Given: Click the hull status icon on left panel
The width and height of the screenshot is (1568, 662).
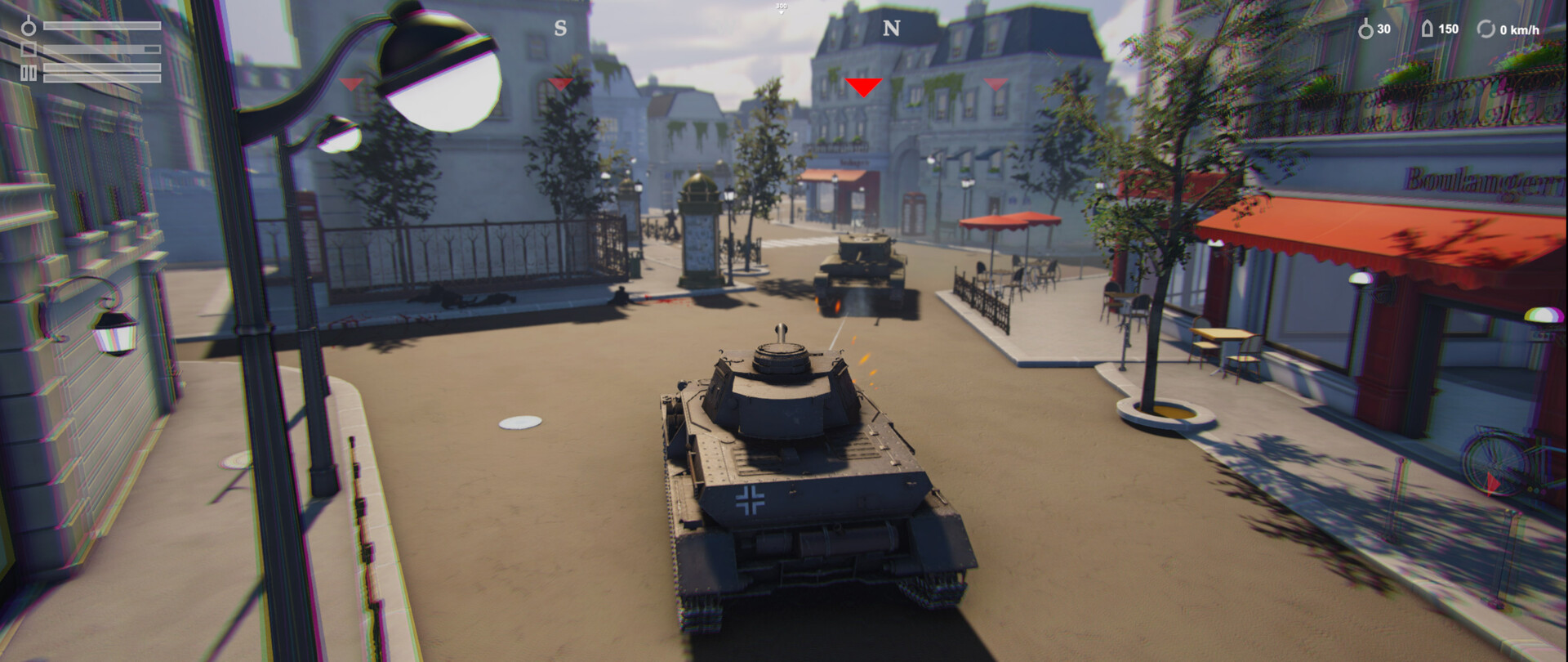Looking at the screenshot, I should [28, 49].
